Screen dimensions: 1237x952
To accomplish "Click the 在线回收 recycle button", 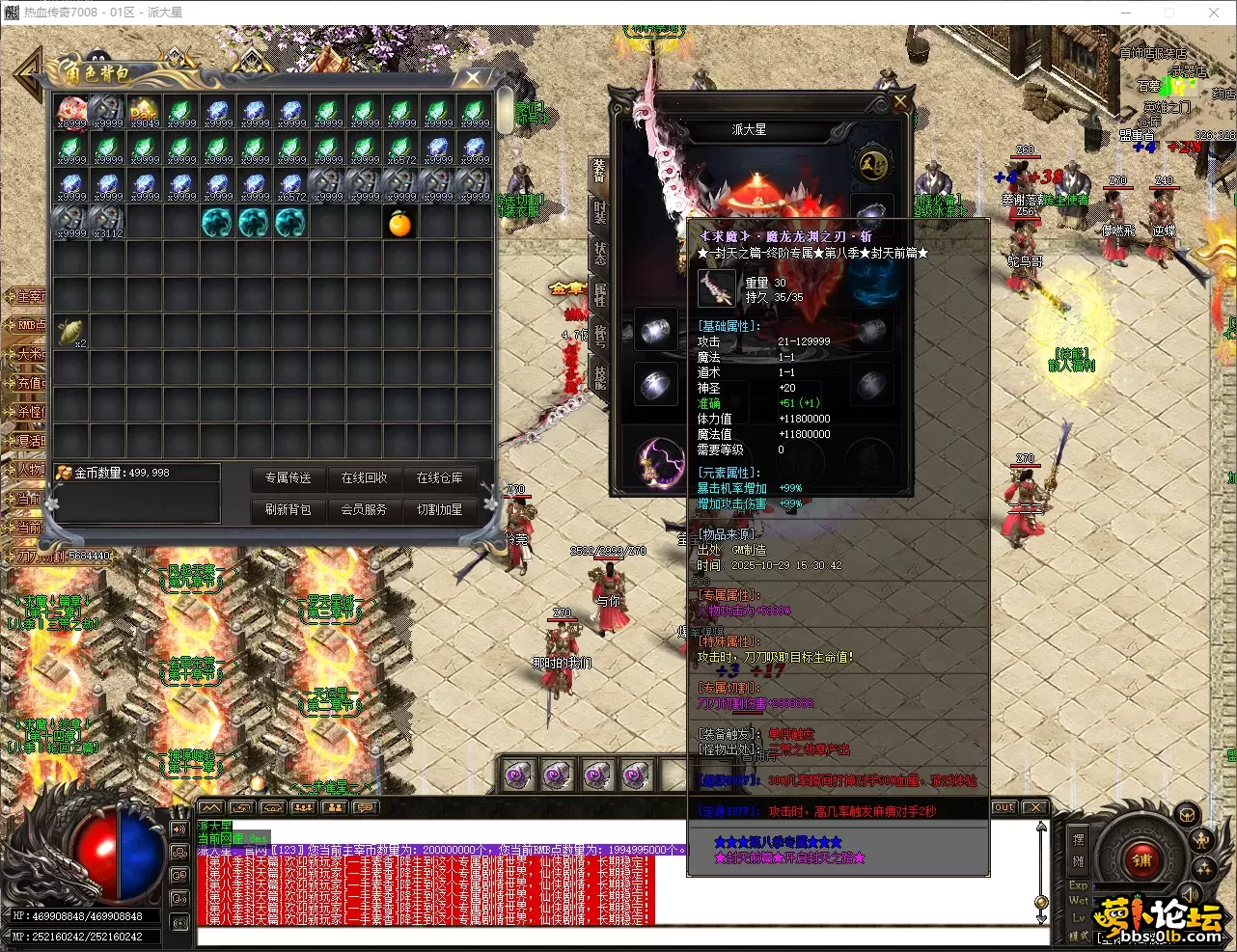I will [364, 477].
